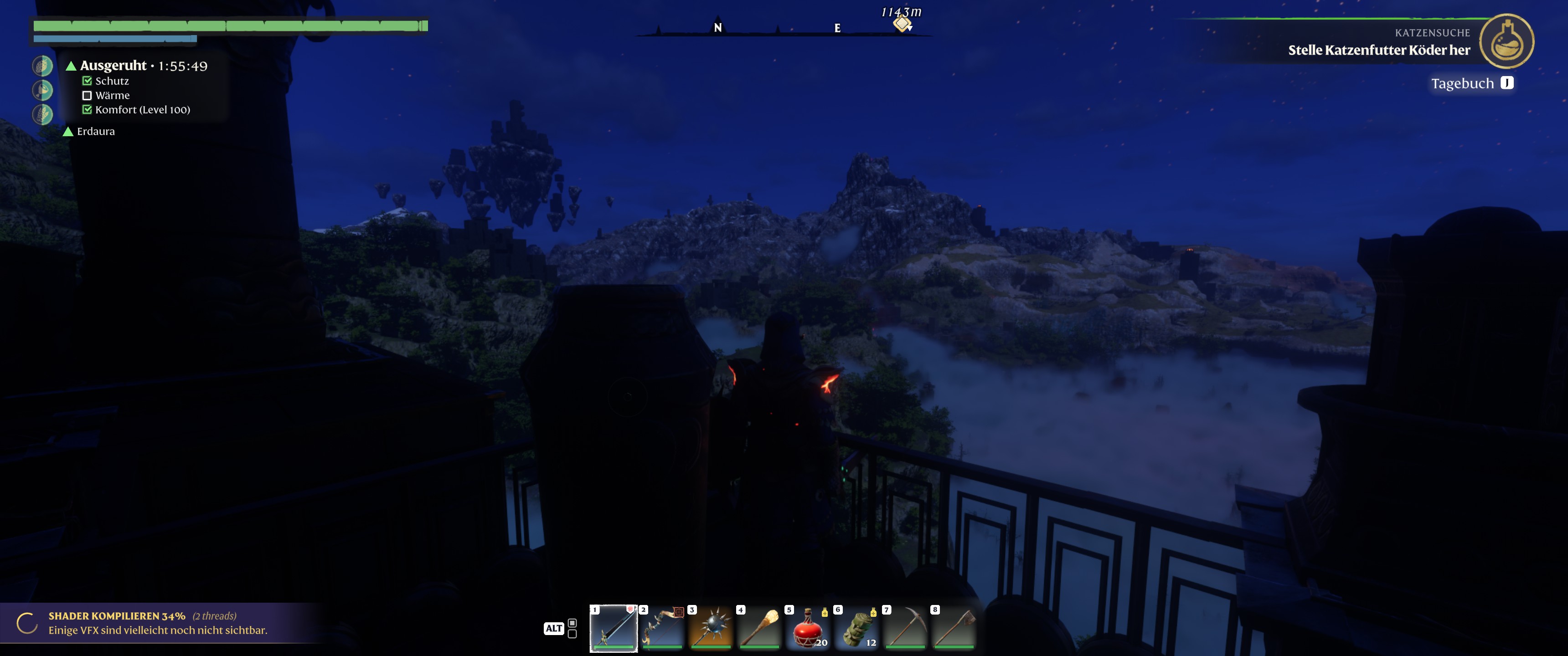Use the red health potion slot
The image size is (1568, 656).
pyautogui.click(x=808, y=627)
